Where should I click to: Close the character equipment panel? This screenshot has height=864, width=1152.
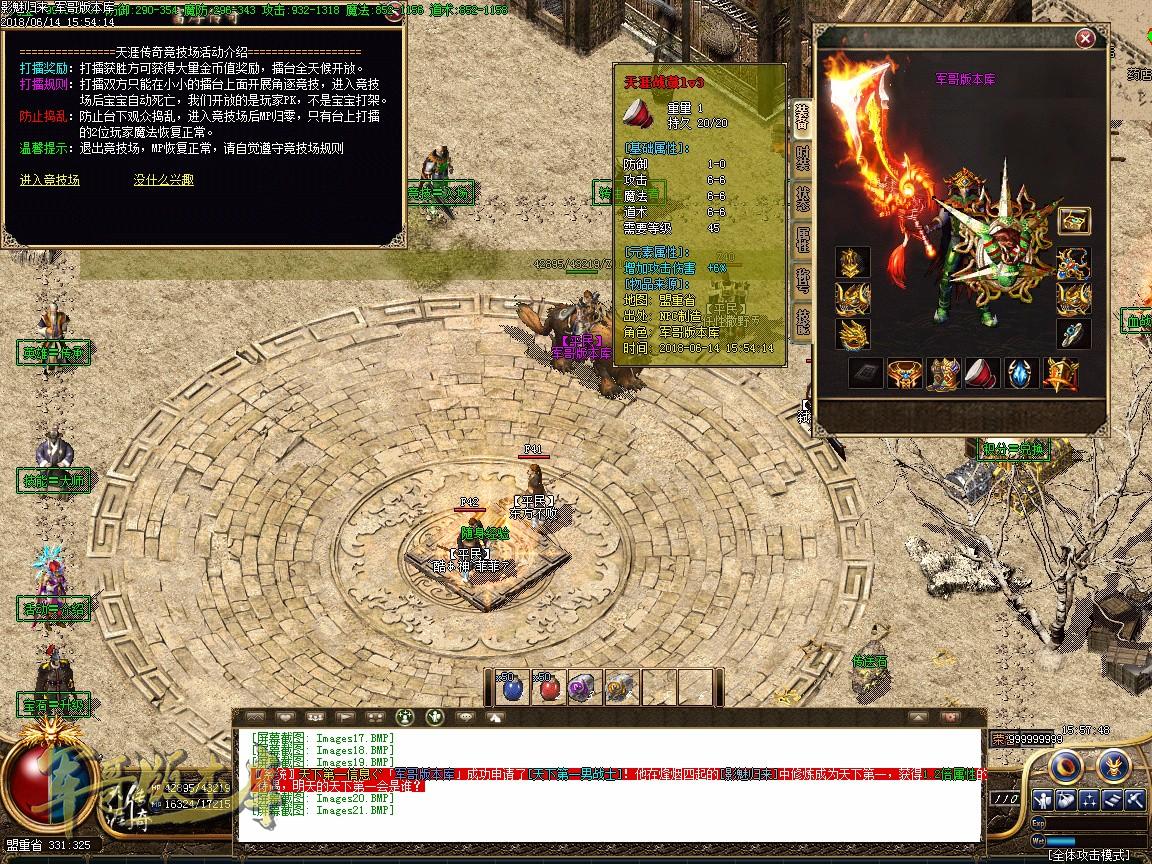tap(1084, 39)
